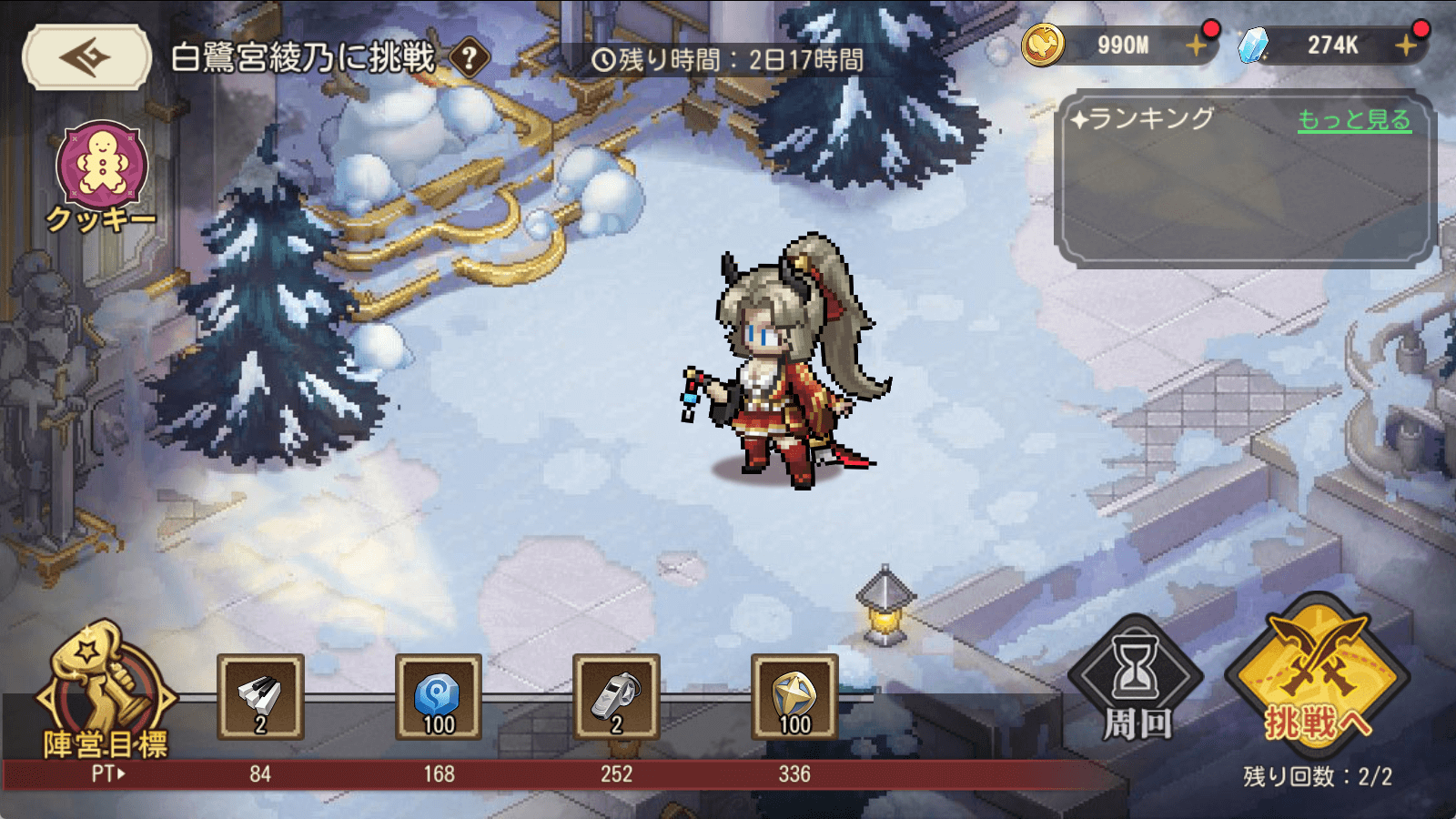Open the クッキー cookie icon
Viewport: 1456px width, 819px height.
pyautogui.click(x=101, y=168)
